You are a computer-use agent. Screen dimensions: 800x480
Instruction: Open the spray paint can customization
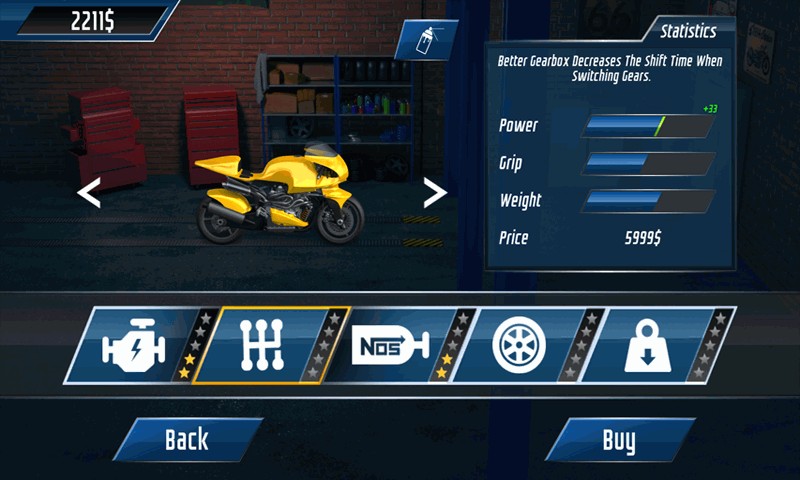424,41
